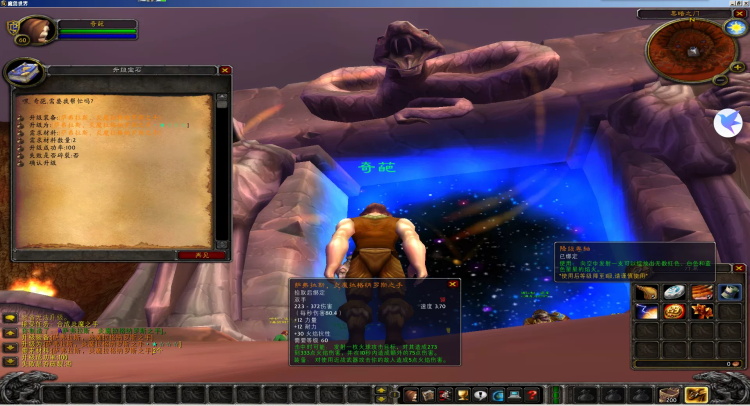Click the 再见 goodbye button
Screen dimensions: 750x406
click(x=201, y=255)
